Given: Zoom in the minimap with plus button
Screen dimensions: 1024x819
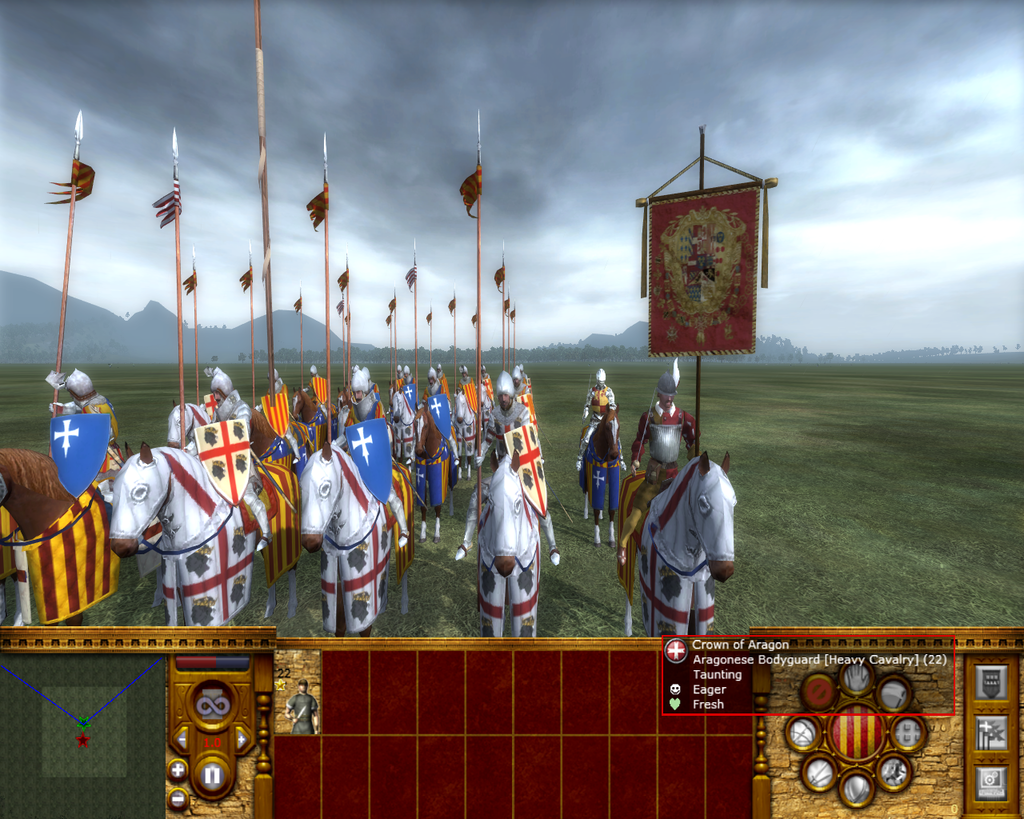Looking at the screenshot, I should coord(177,769).
